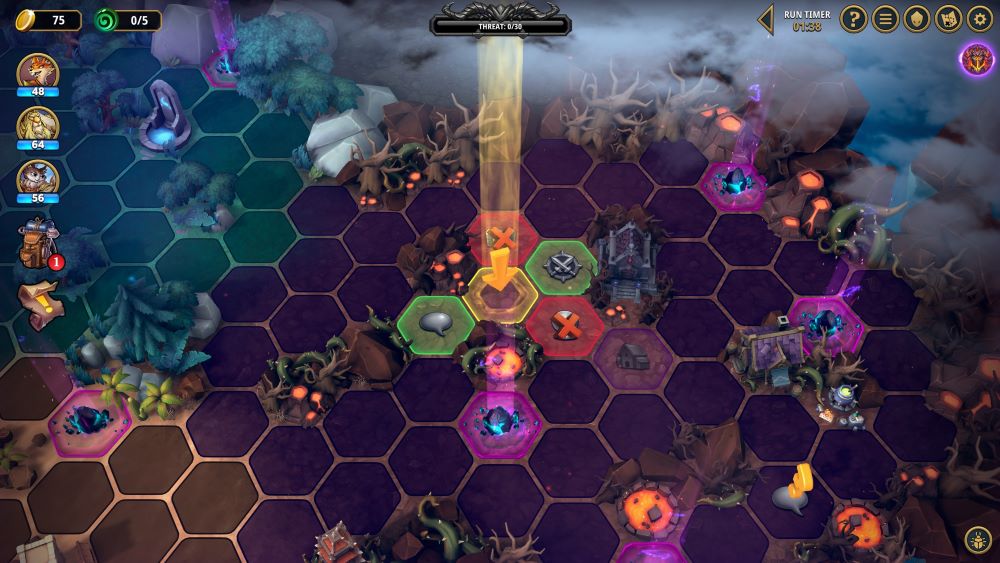The image size is (1000, 563).
Task: Select the purple house hex tile
Action: pos(634,354)
